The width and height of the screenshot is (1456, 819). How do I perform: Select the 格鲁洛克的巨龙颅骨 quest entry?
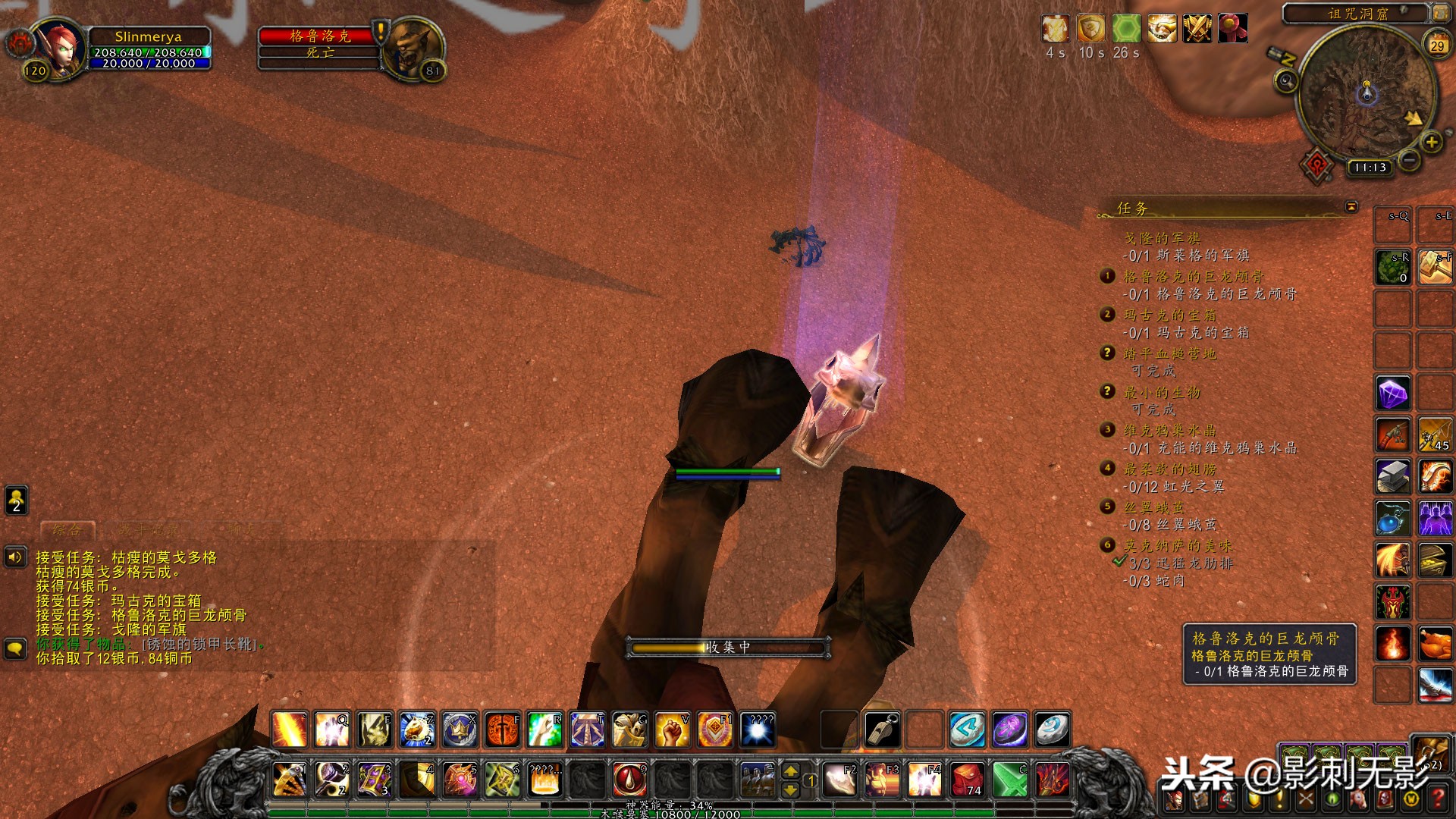1193,277
